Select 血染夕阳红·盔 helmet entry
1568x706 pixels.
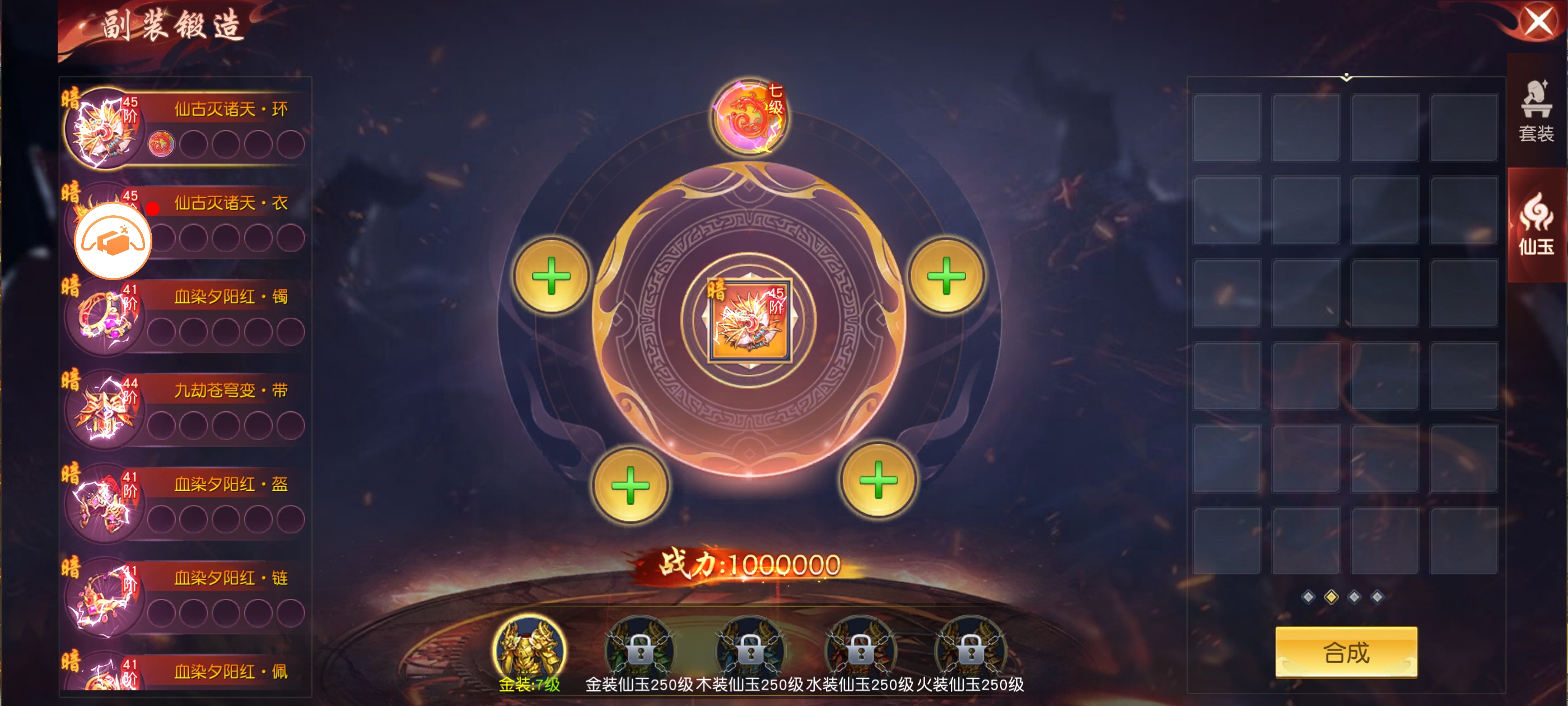(x=230, y=485)
